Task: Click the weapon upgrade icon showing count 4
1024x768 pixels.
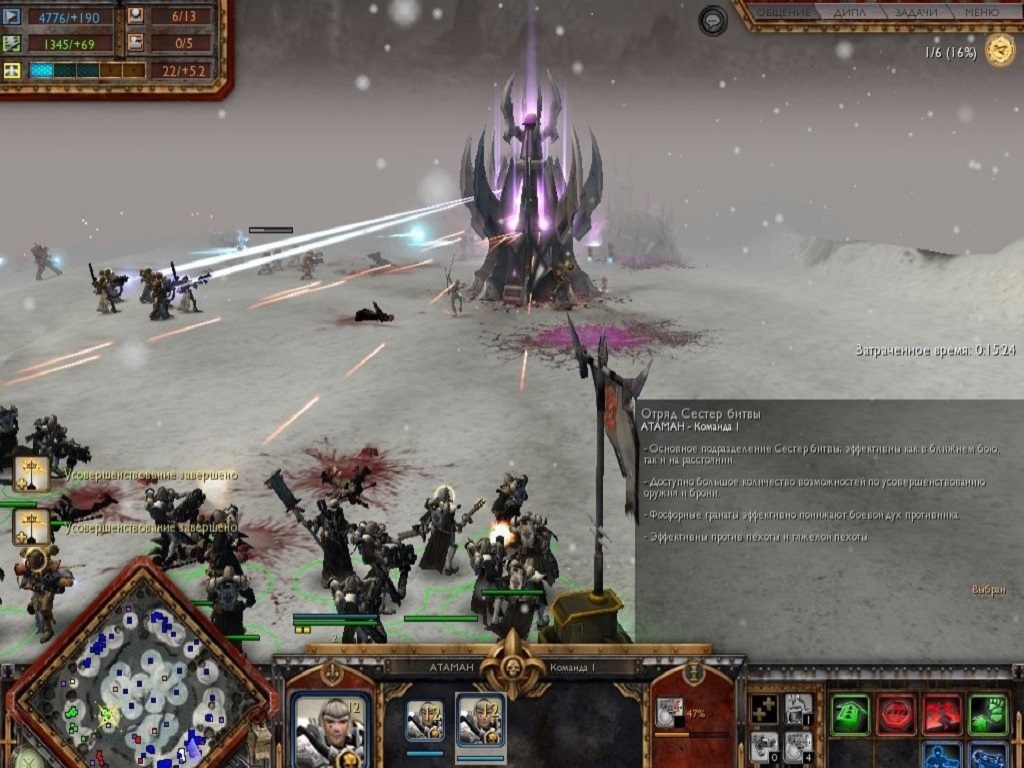Action: 798,746
